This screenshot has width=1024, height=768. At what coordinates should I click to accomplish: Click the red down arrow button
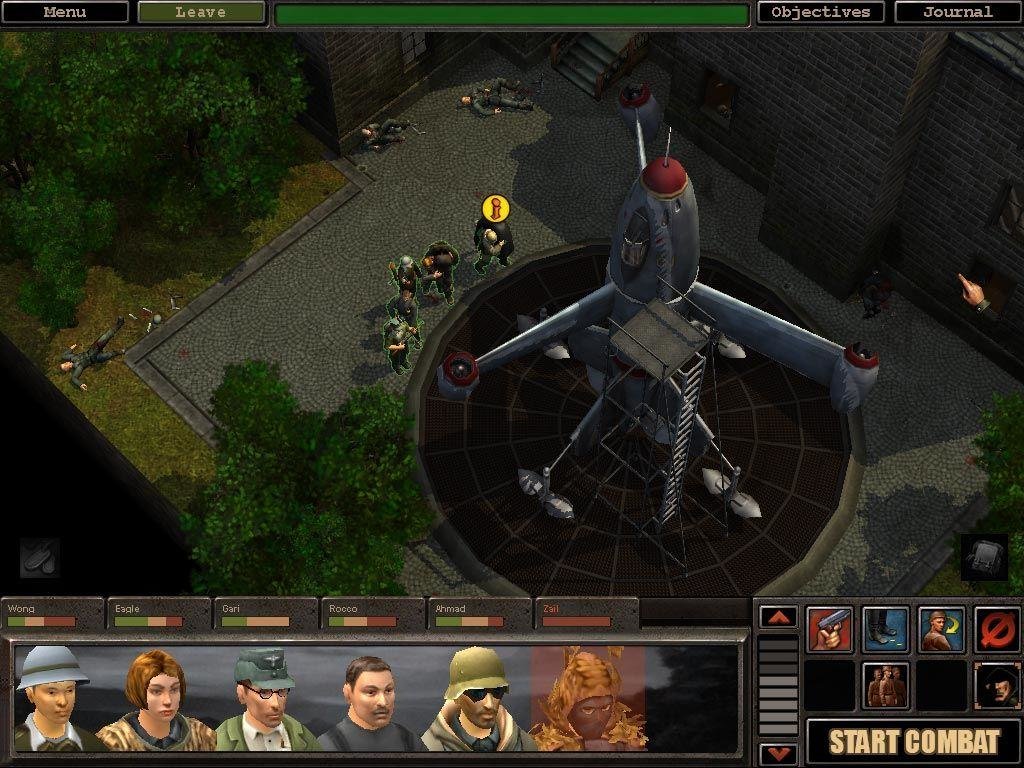[x=779, y=753]
